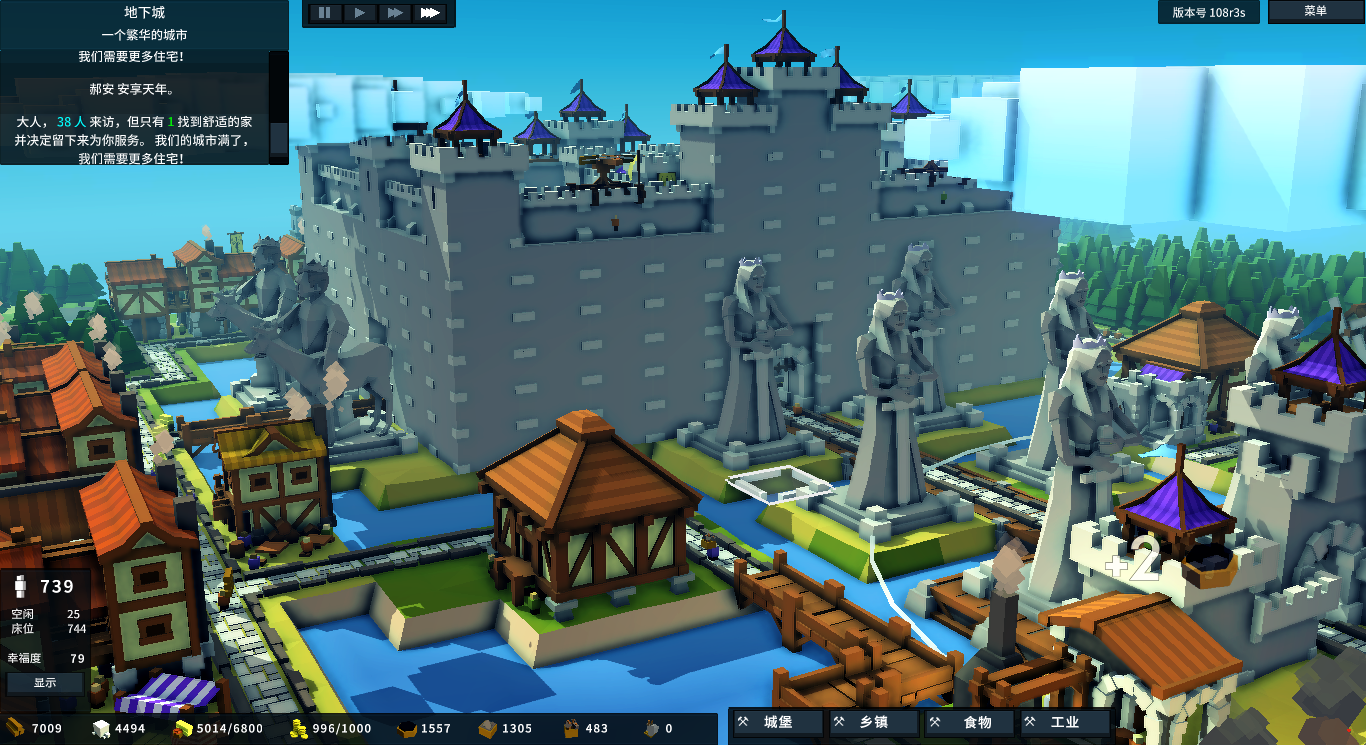Open the 城堡 build category

[x=777, y=722]
